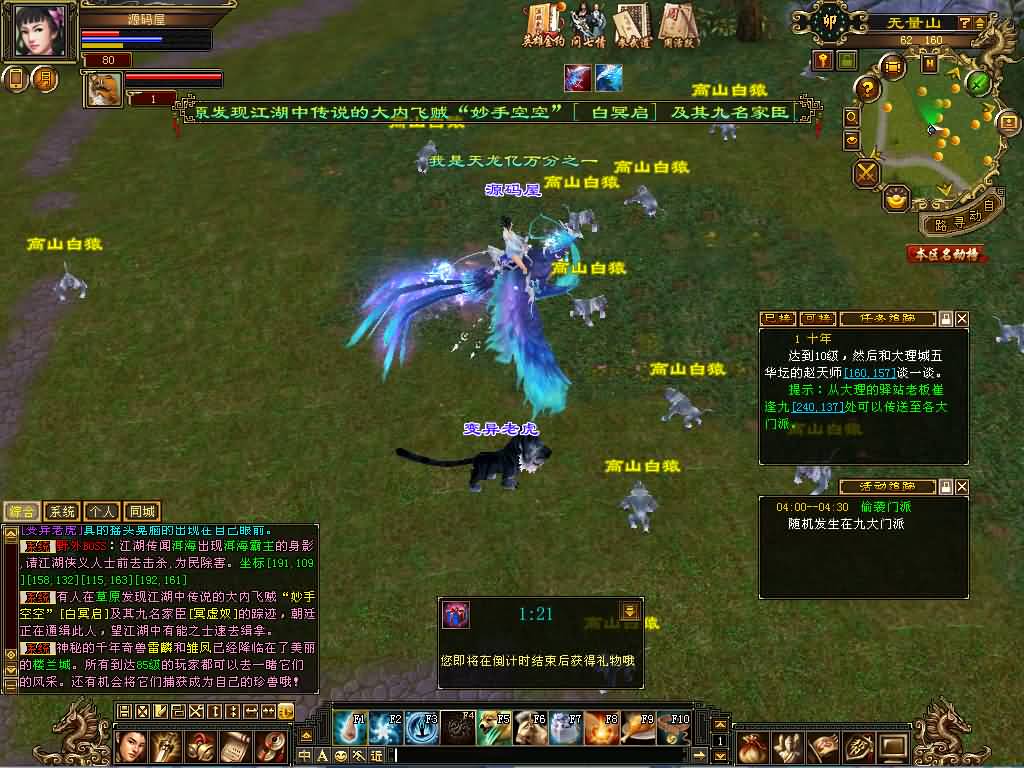The height and width of the screenshot is (768, 1024).
Task: Click the gift box countdown reward icon
Action: click(457, 616)
